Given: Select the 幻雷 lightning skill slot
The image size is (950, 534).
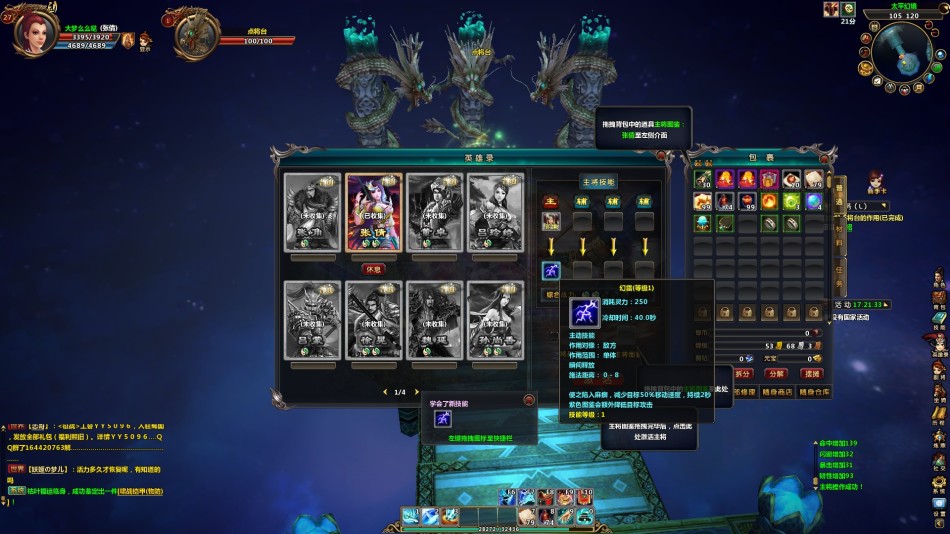Looking at the screenshot, I should coord(551,270).
